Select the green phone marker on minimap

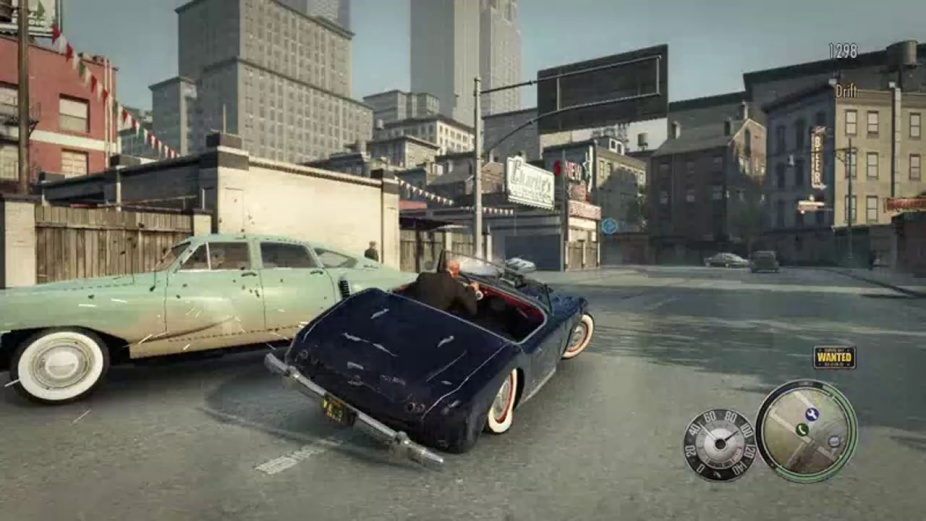[801, 430]
